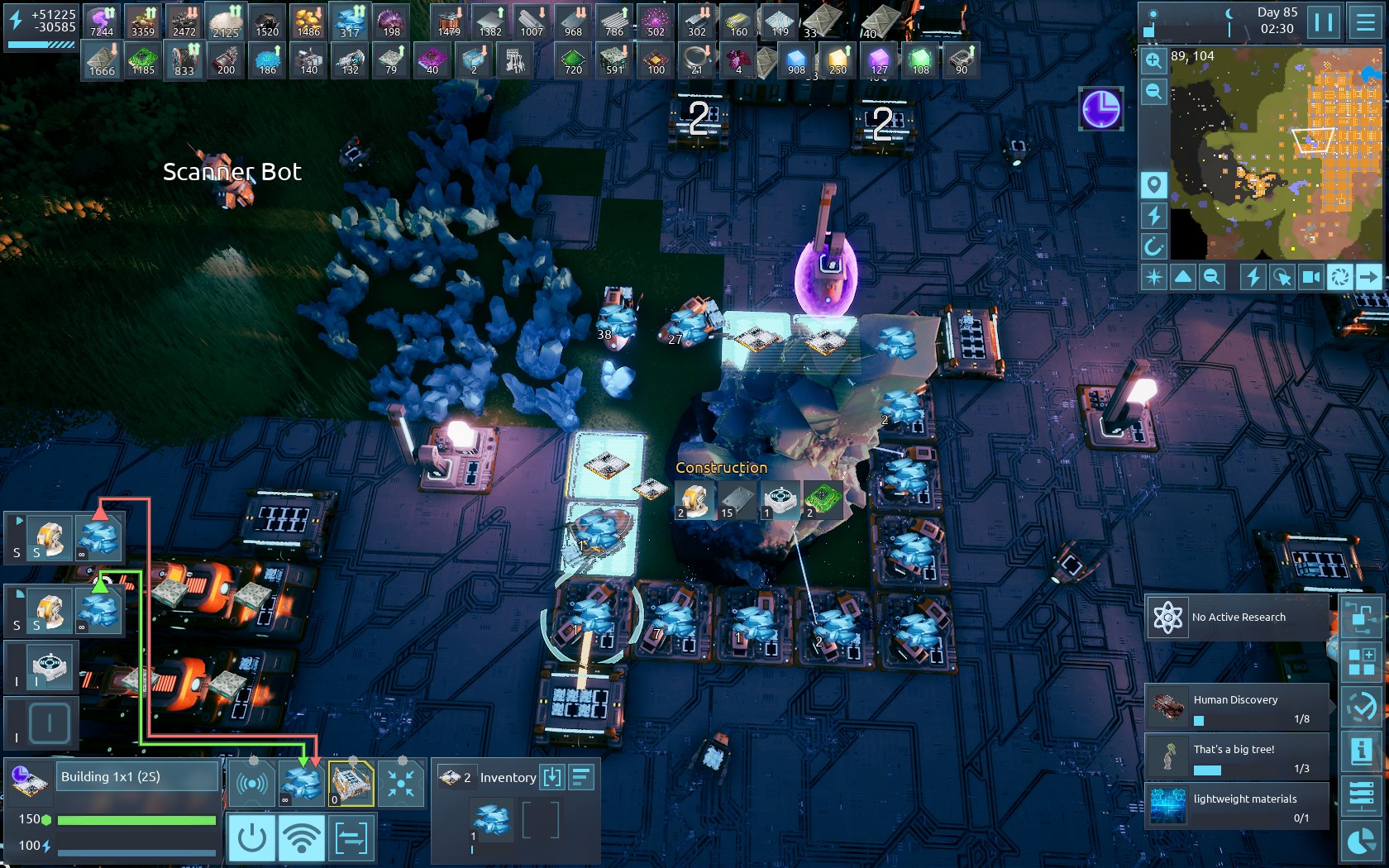
Task: Pause the game with the pause button
Action: (1324, 22)
